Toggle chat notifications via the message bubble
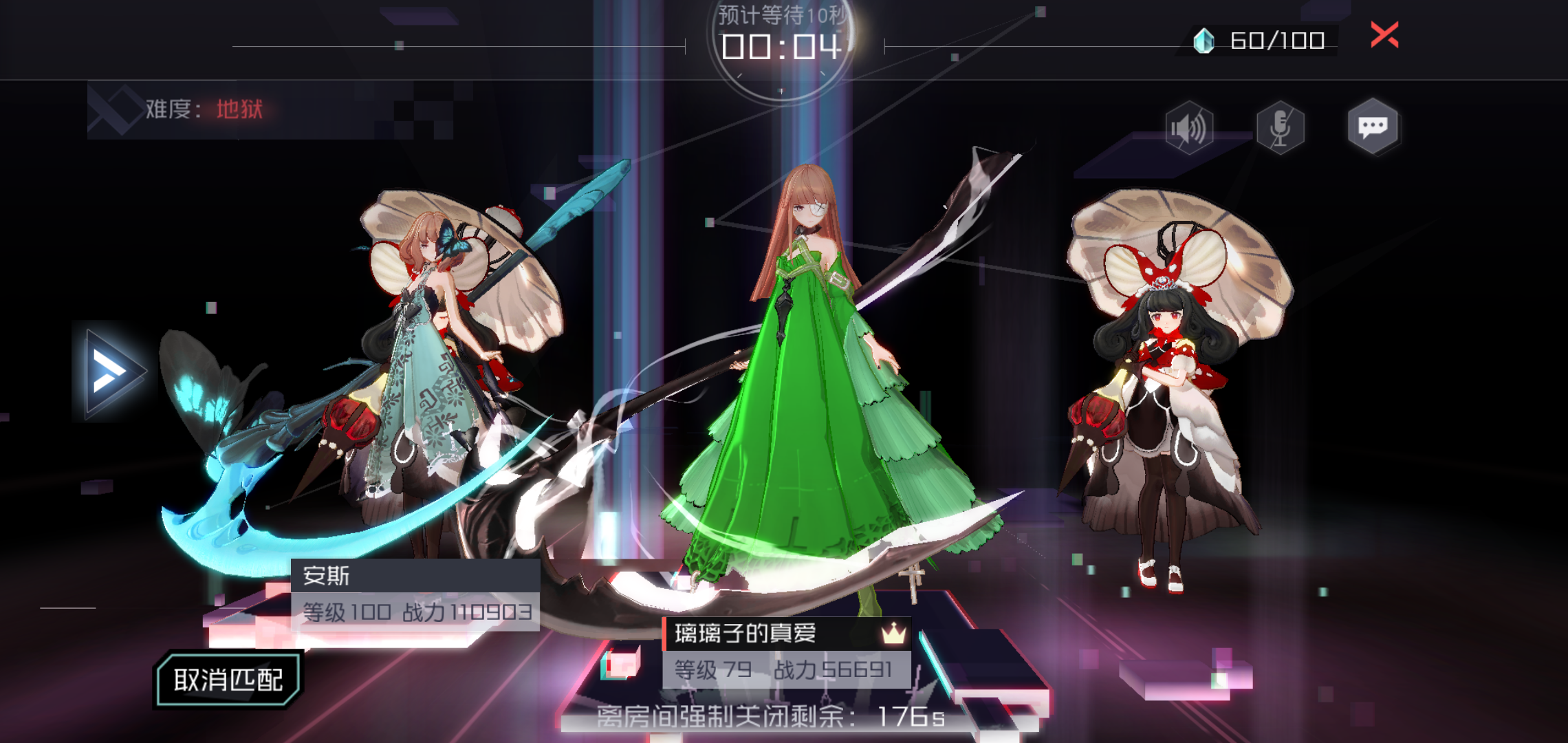The width and height of the screenshot is (1568, 743). click(x=1373, y=126)
